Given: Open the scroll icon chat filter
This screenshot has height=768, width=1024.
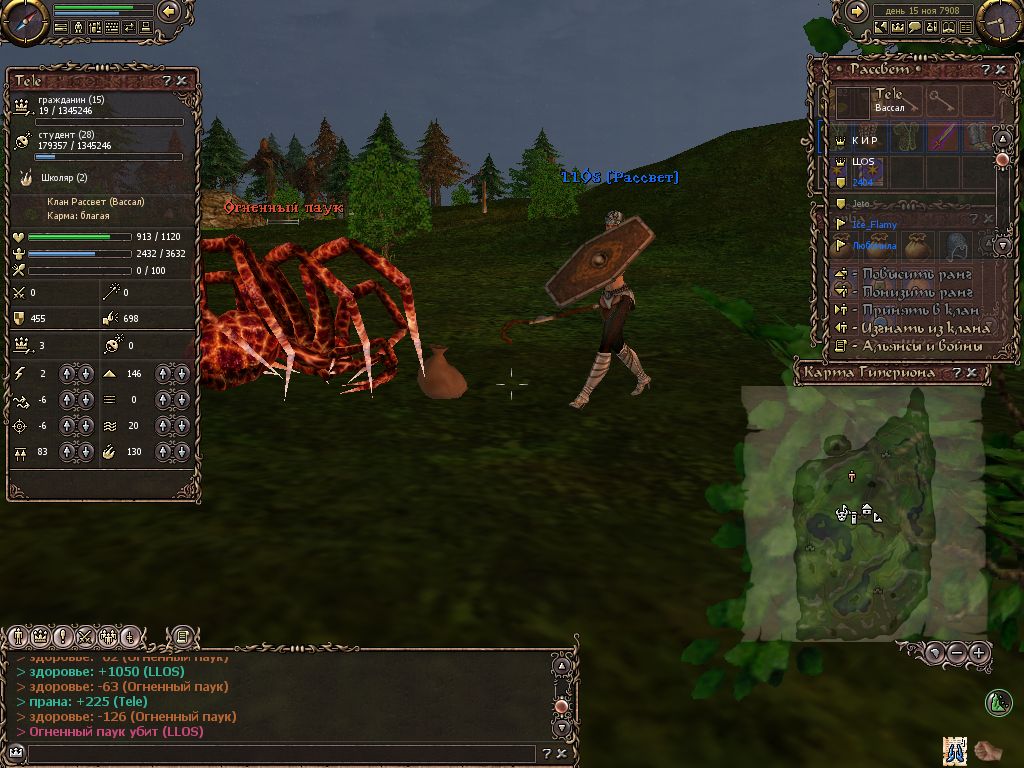Looking at the screenshot, I should [x=182, y=636].
